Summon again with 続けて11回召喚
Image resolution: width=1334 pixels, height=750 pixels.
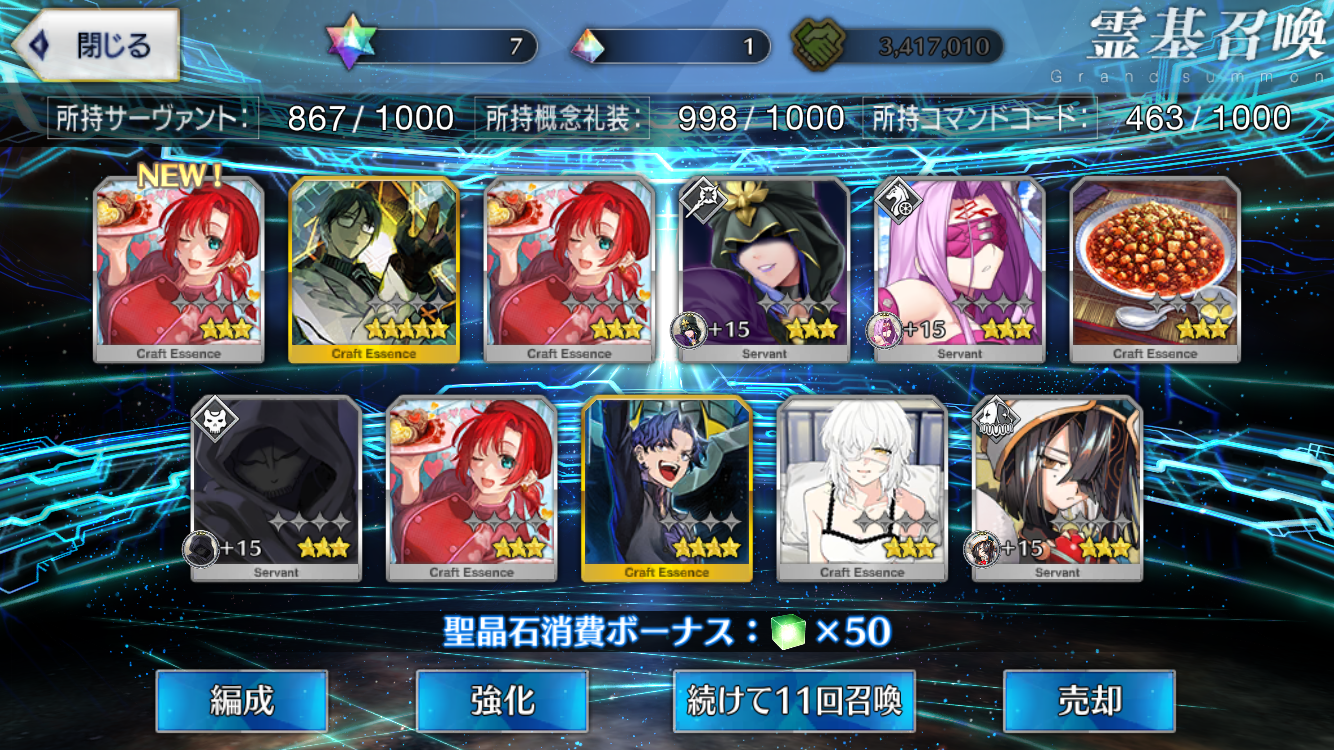click(x=794, y=701)
